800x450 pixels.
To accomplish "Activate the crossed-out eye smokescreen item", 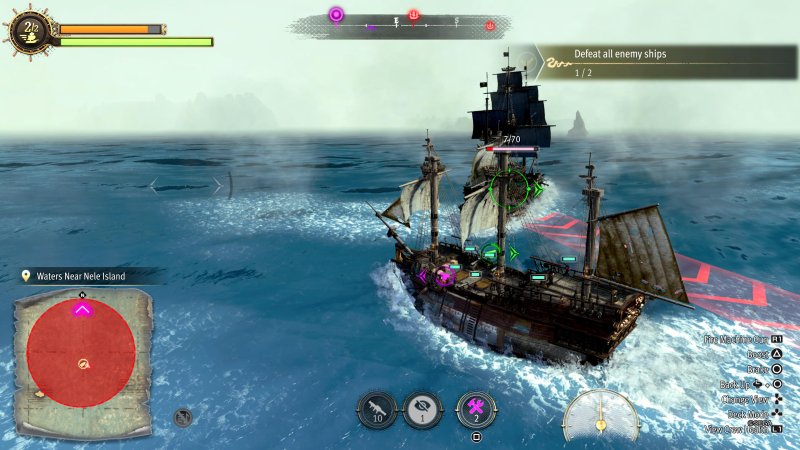I will (x=426, y=410).
